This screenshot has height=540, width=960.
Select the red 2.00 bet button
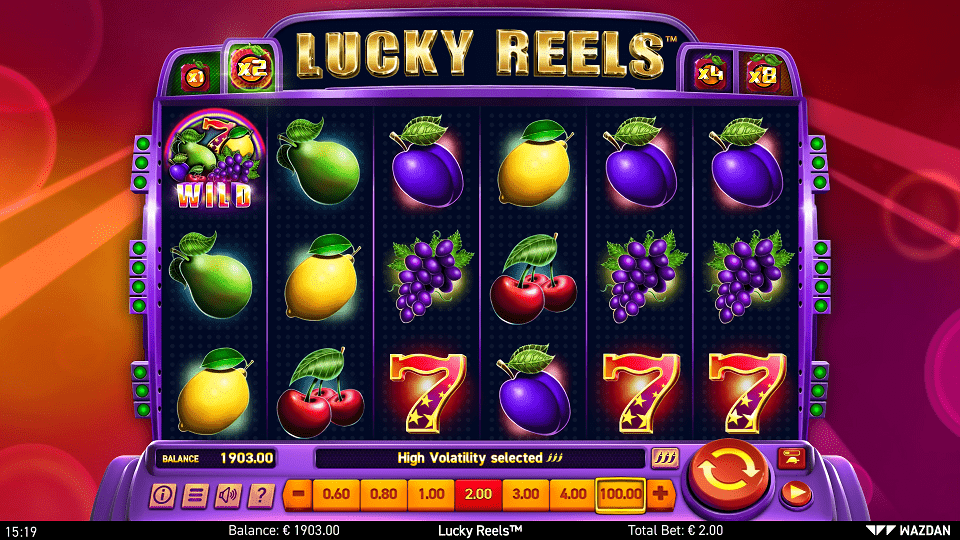coord(478,494)
